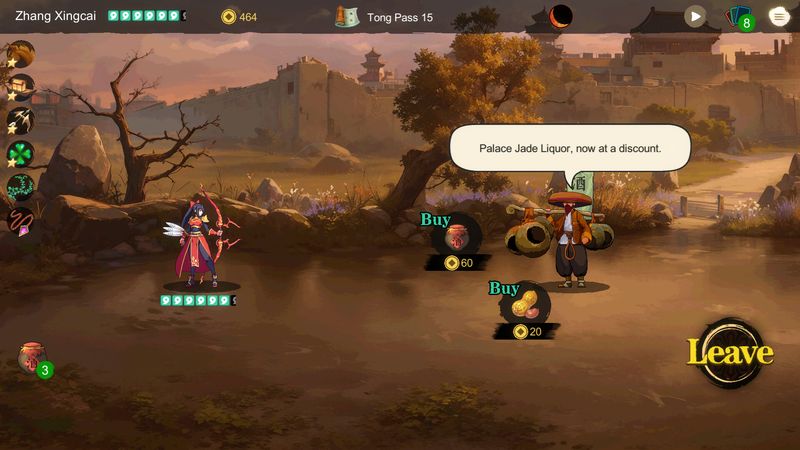The height and width of the screenshot is (450, 800).
Task: Open the Tong Pass map icon
Action: point(347,17)
